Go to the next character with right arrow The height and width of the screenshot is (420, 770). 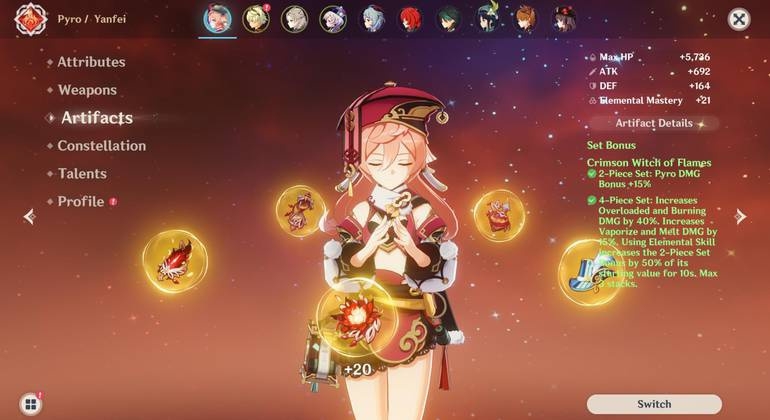coord(741,216)
